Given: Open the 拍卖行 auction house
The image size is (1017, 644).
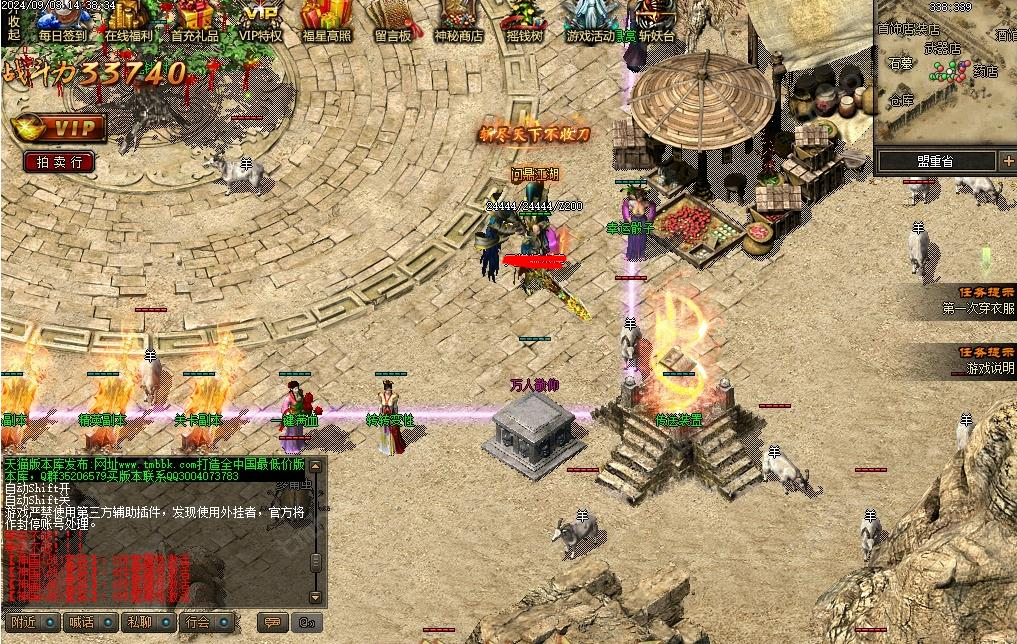Looking at the screenshot, I should (59, 161).
